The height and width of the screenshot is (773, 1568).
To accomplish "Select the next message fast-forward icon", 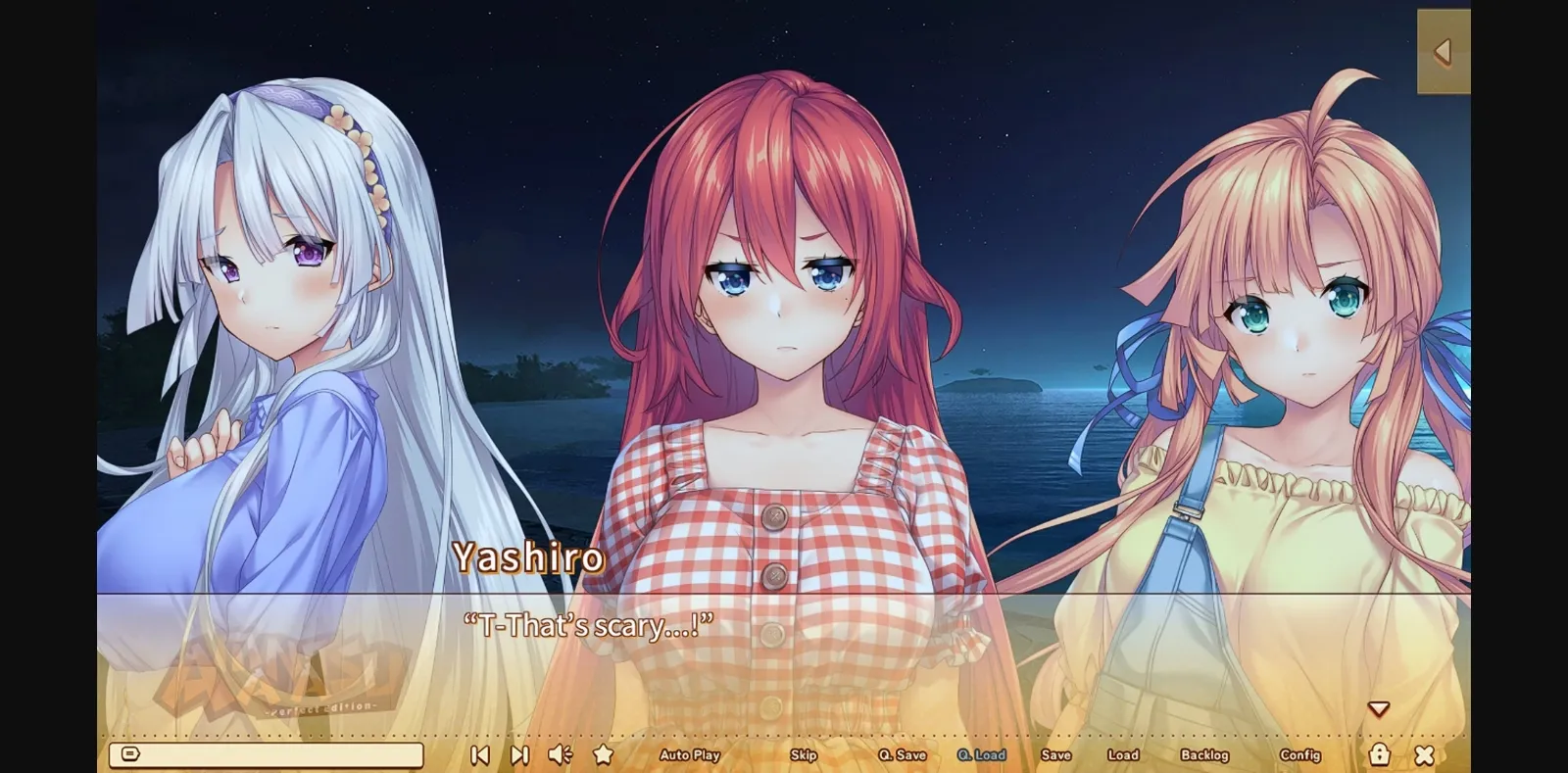I will click(x=518, y=754).
